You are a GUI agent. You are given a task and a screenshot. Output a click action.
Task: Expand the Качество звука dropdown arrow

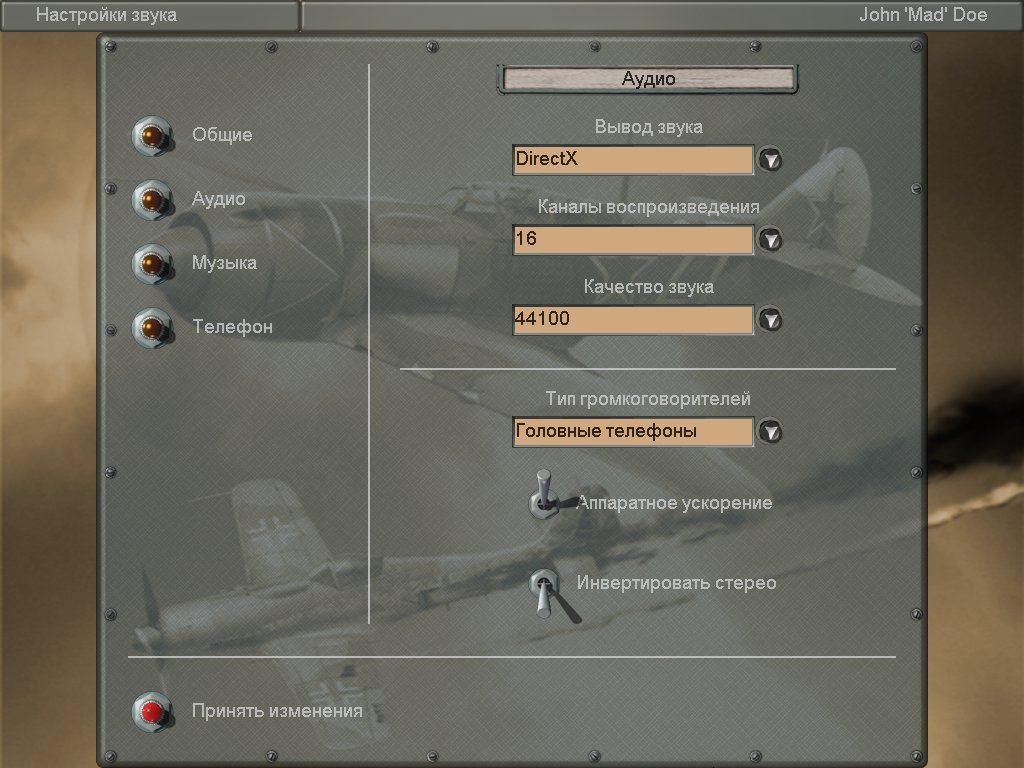pos(769,320)
